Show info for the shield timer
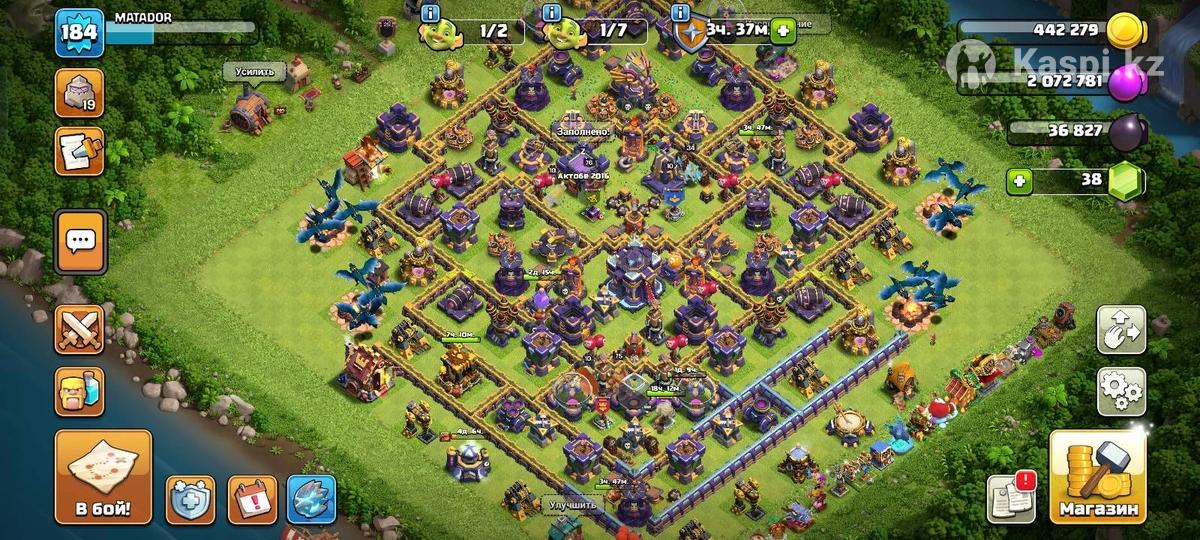Screen dimensions: 1200x540 point(681,13)
